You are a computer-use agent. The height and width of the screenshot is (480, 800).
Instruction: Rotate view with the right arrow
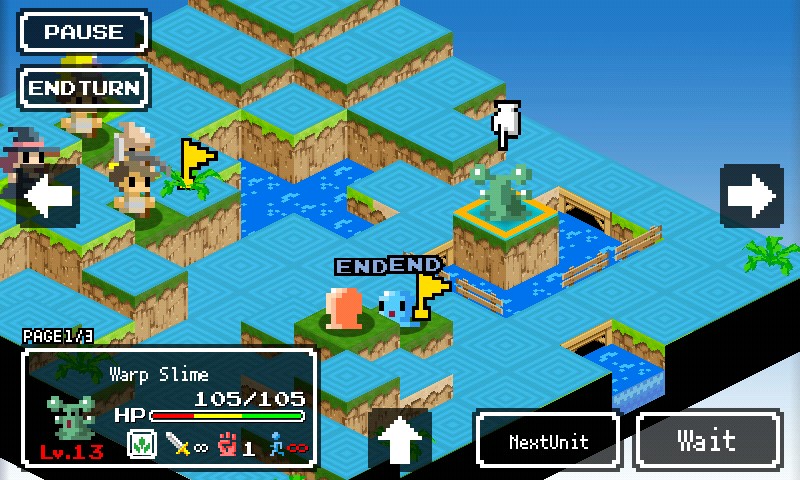751,196
